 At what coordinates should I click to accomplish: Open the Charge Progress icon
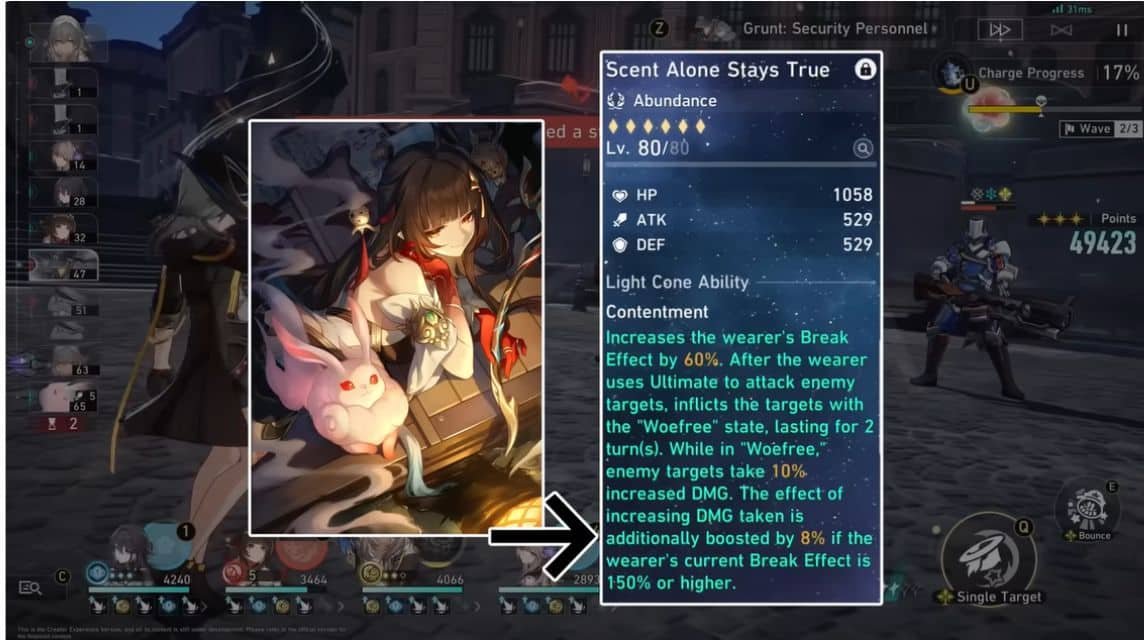pyautogui.click(x=948, y=72)
